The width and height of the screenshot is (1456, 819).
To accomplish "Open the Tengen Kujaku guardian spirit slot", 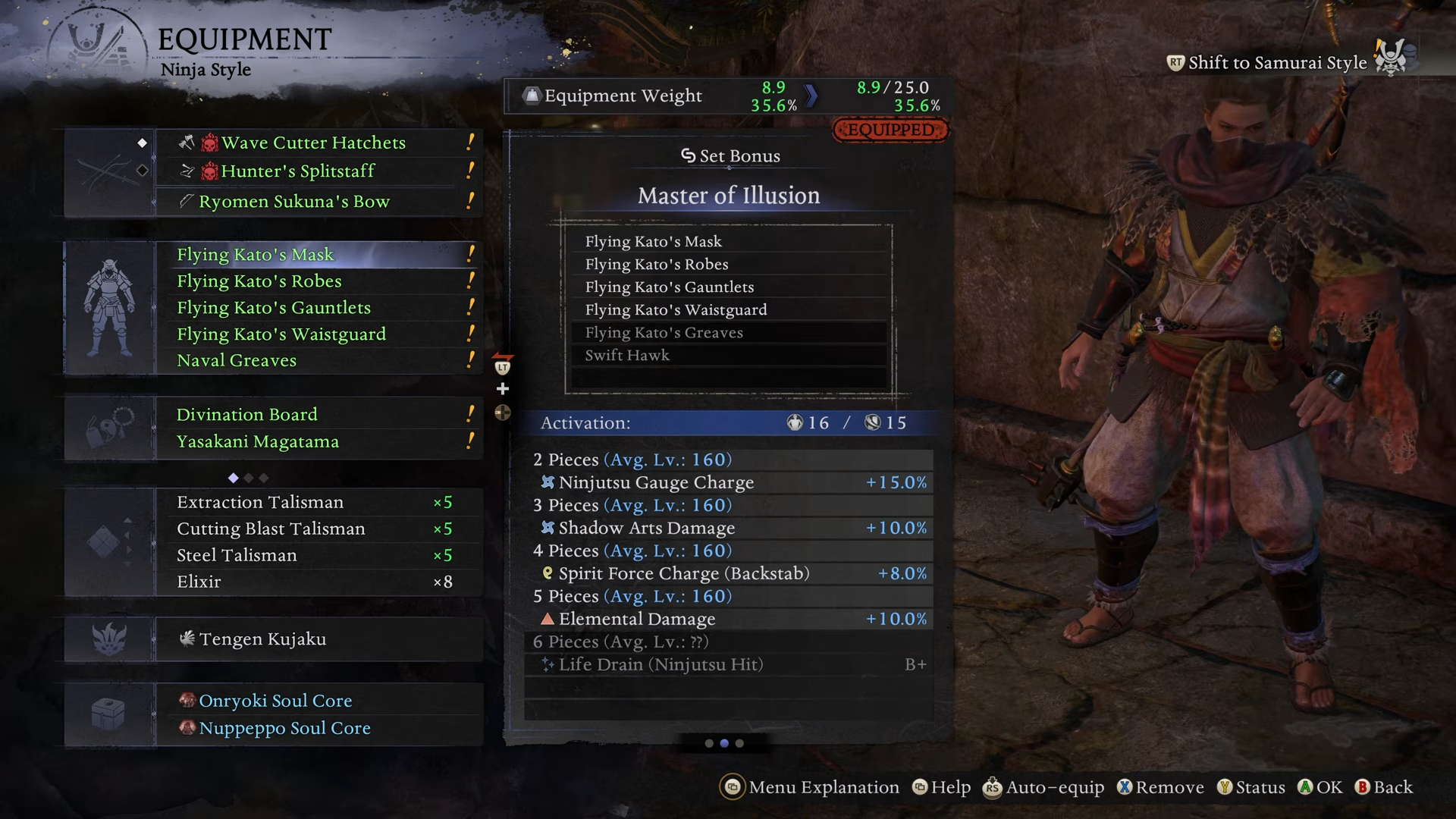I will [262, 639].
